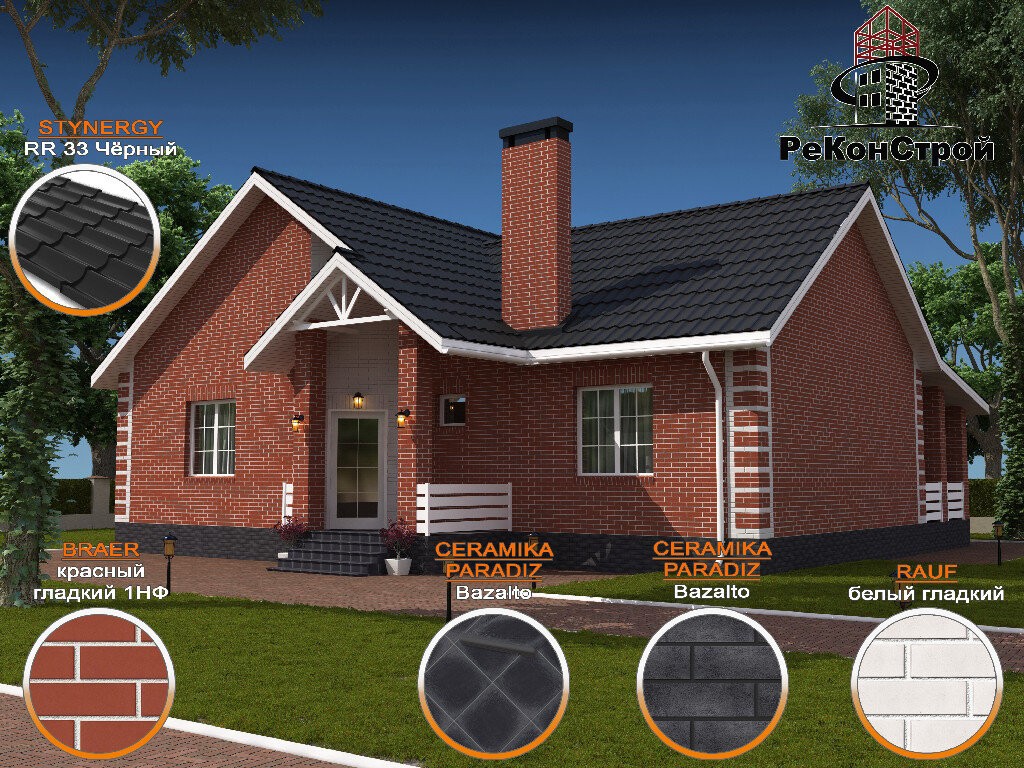Image resolution: width=1024 pixels, height=768 pixels.
Task: Open the BRAER brand label
Action: click(x=100, y=550)
